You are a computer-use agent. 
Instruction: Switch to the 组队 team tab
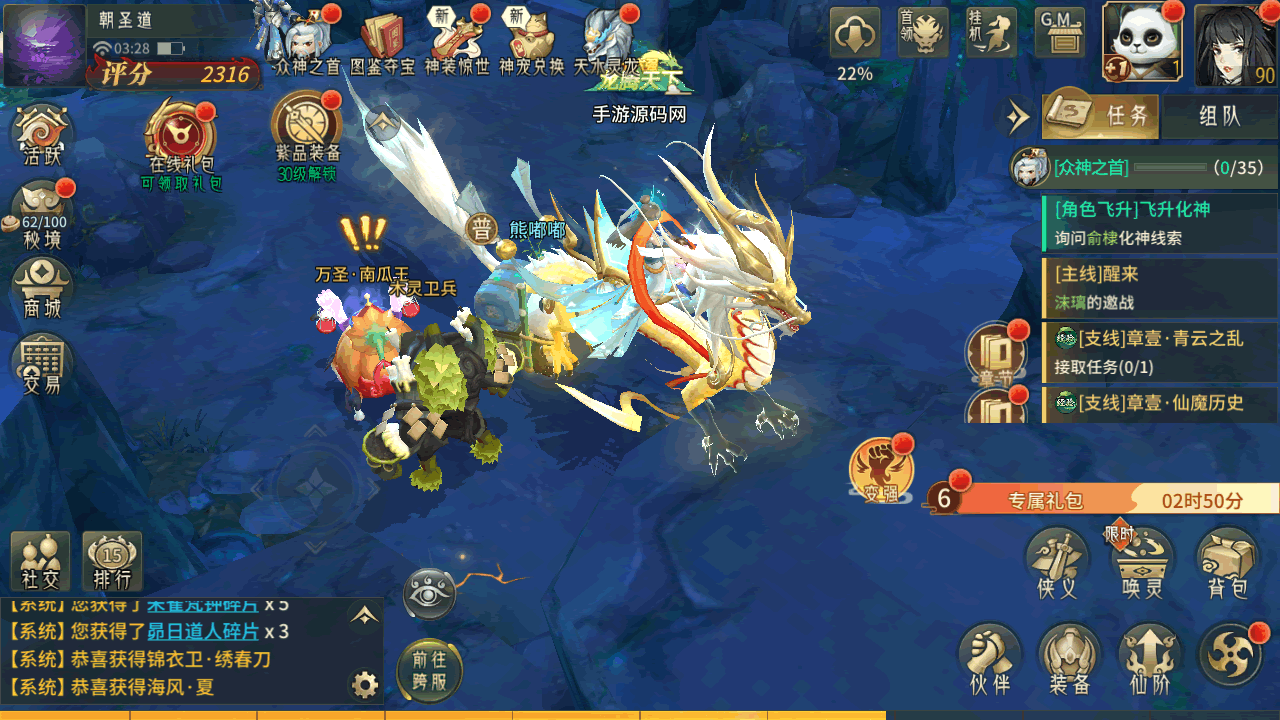pos(1219,116)
